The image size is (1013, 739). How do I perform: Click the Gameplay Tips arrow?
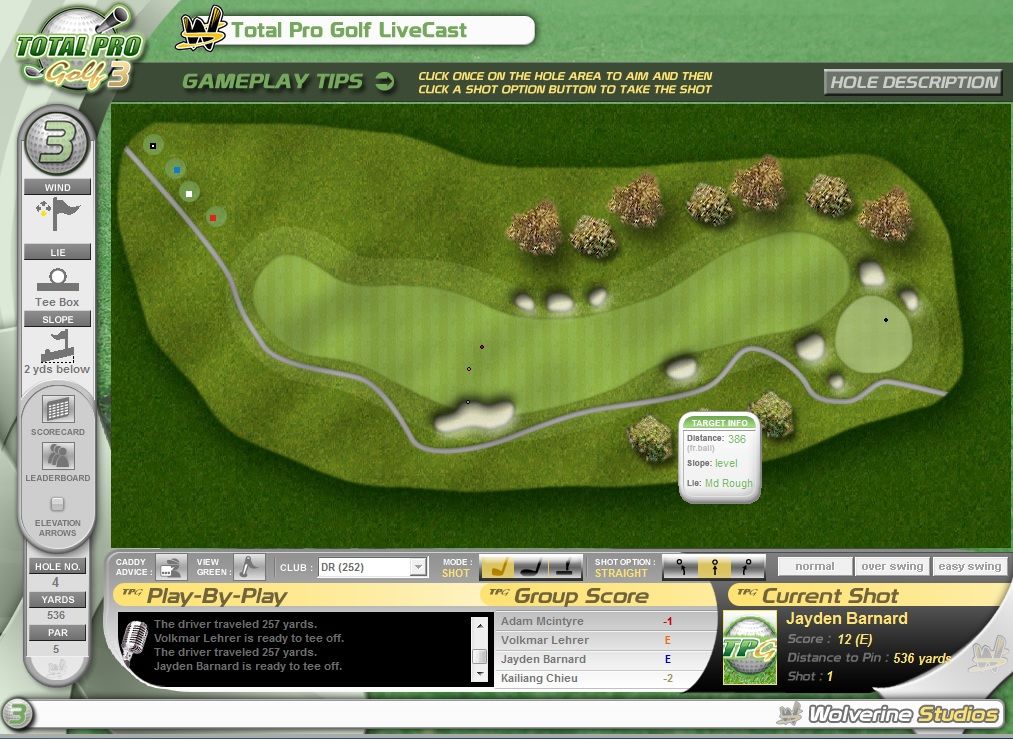pos(385,82)
